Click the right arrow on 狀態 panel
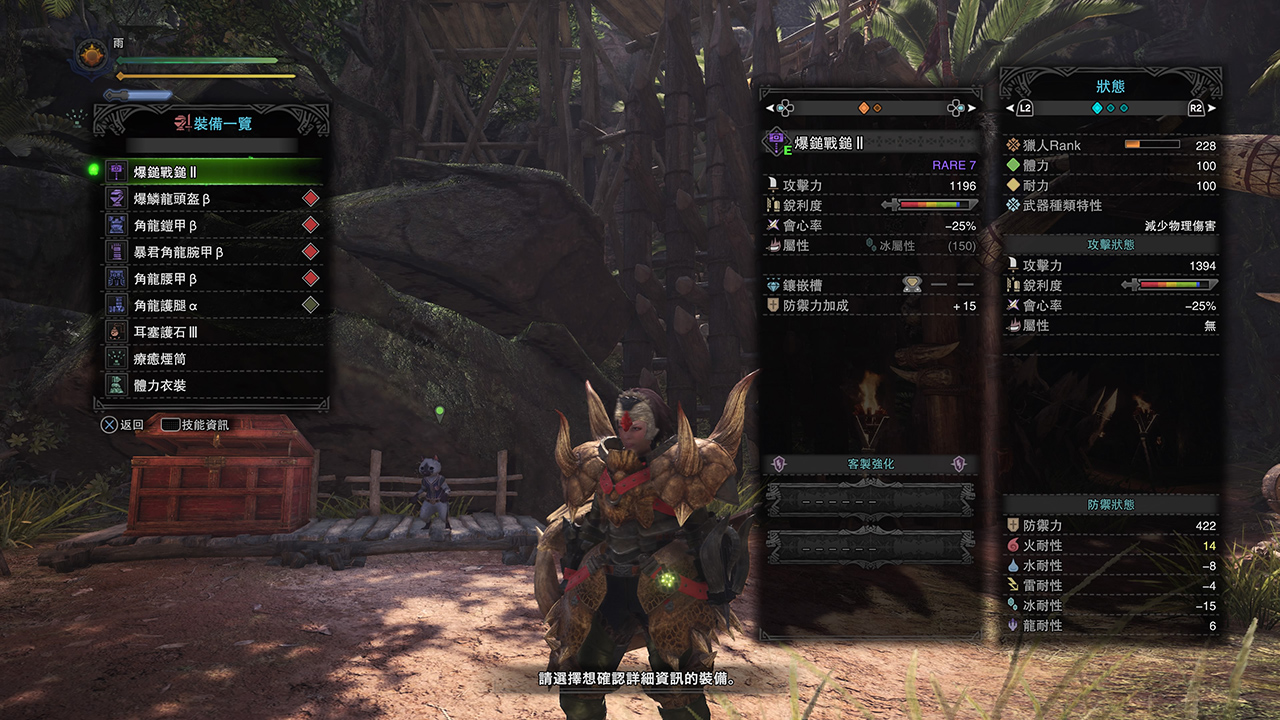 click(1206, 108)
